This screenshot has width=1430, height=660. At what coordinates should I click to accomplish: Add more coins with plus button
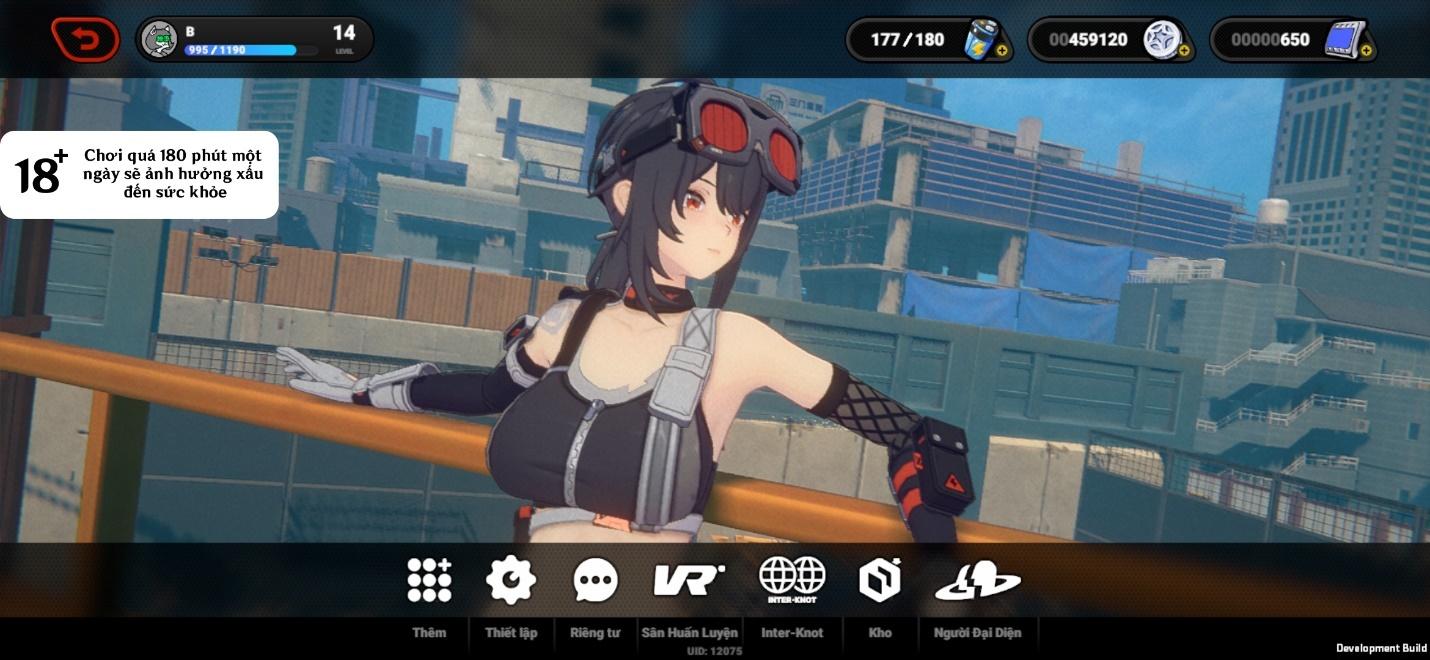click(1184, 51)
